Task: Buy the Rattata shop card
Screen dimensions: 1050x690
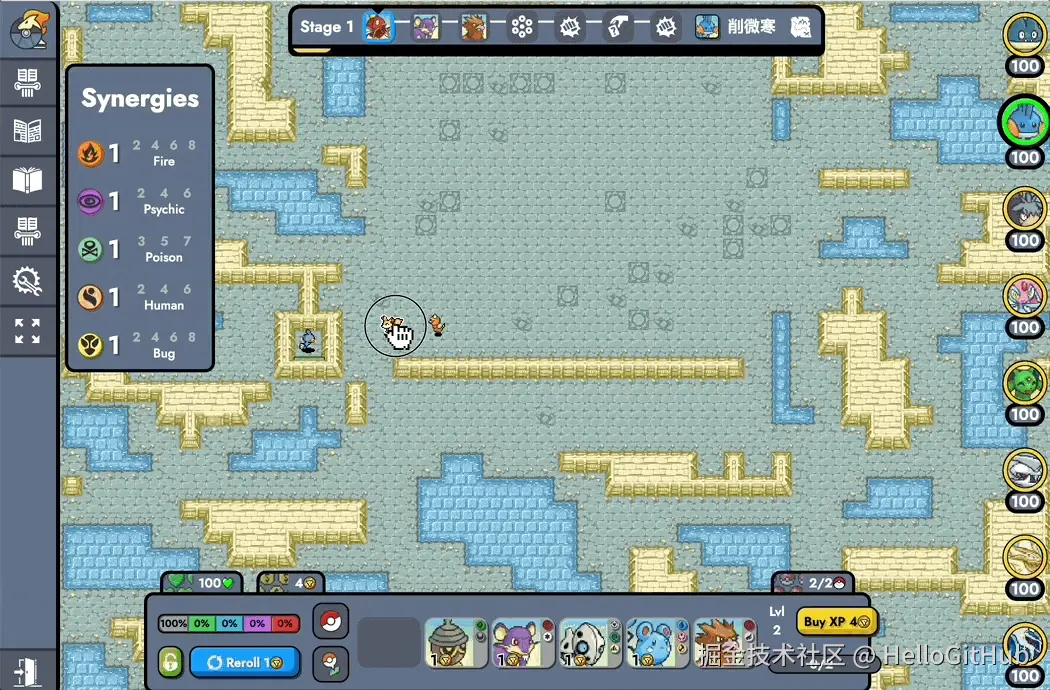Action: pyautogui.click(x=522, y=642)
